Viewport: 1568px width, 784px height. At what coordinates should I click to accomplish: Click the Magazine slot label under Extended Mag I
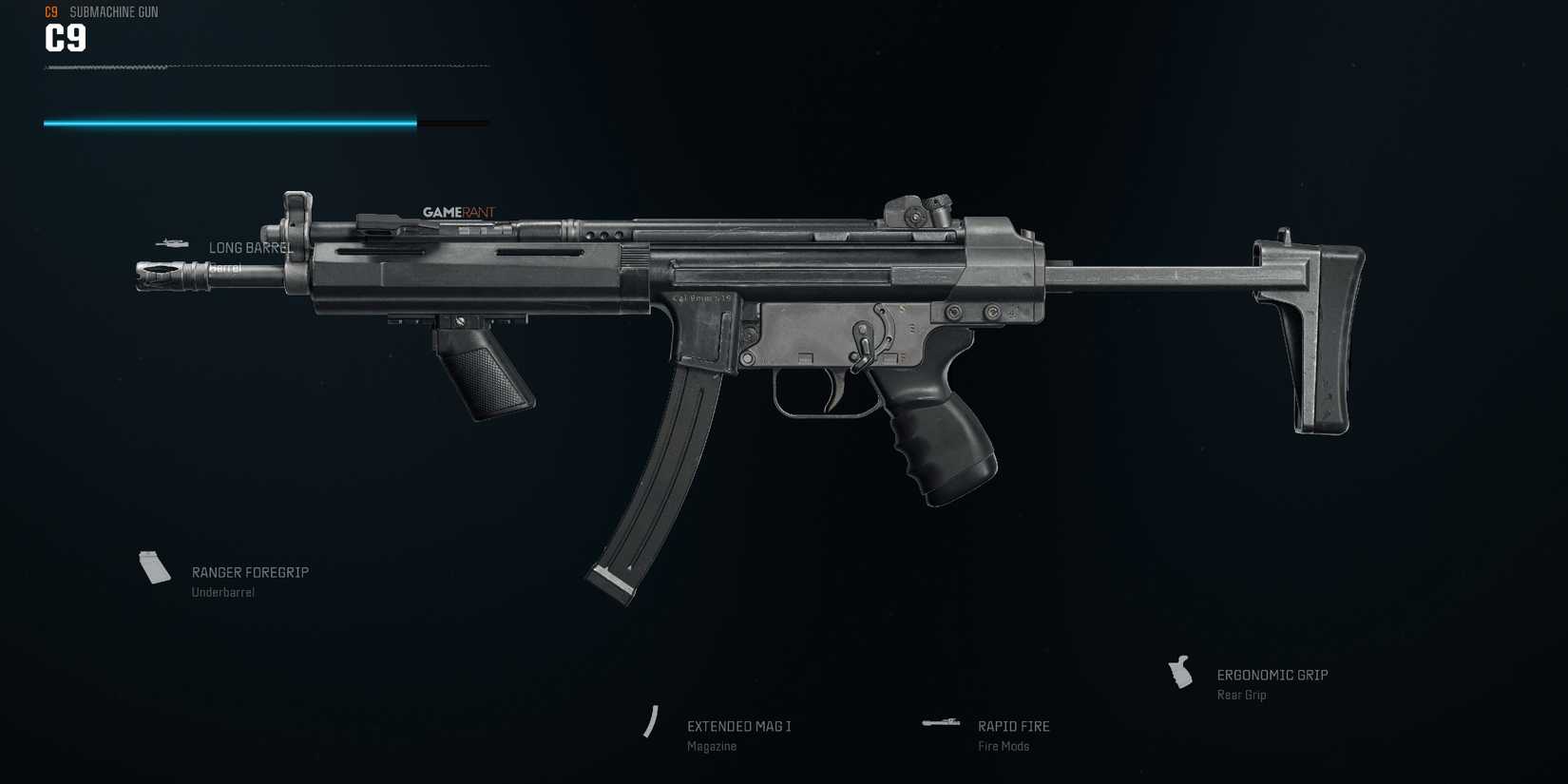711,746
